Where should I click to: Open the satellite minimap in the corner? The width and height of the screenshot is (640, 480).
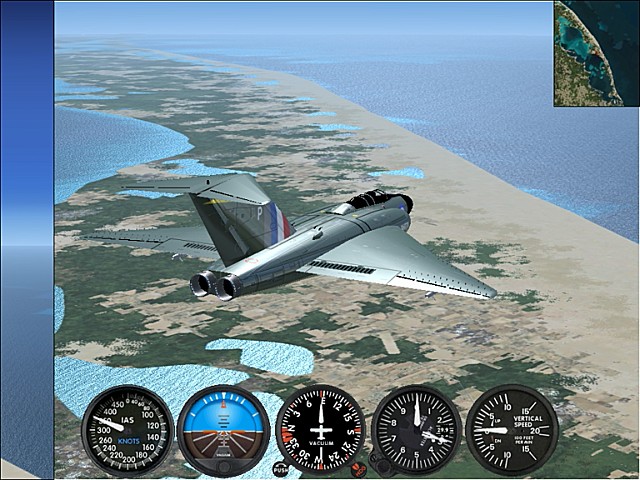596,53
